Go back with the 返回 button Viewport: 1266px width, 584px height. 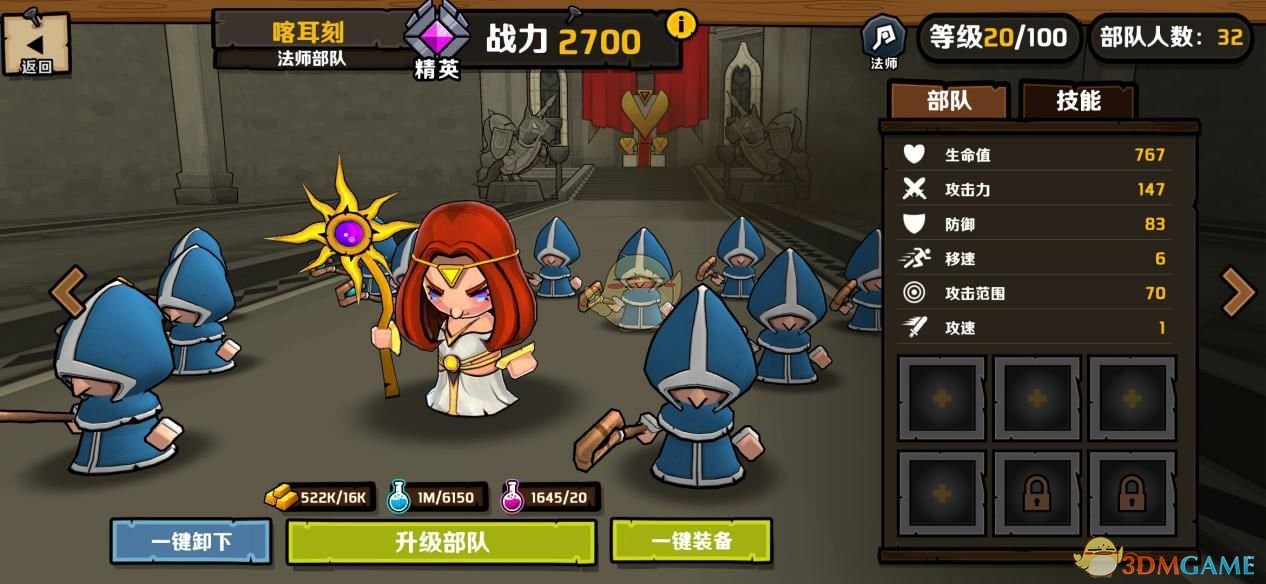click(x=36, y=45)
